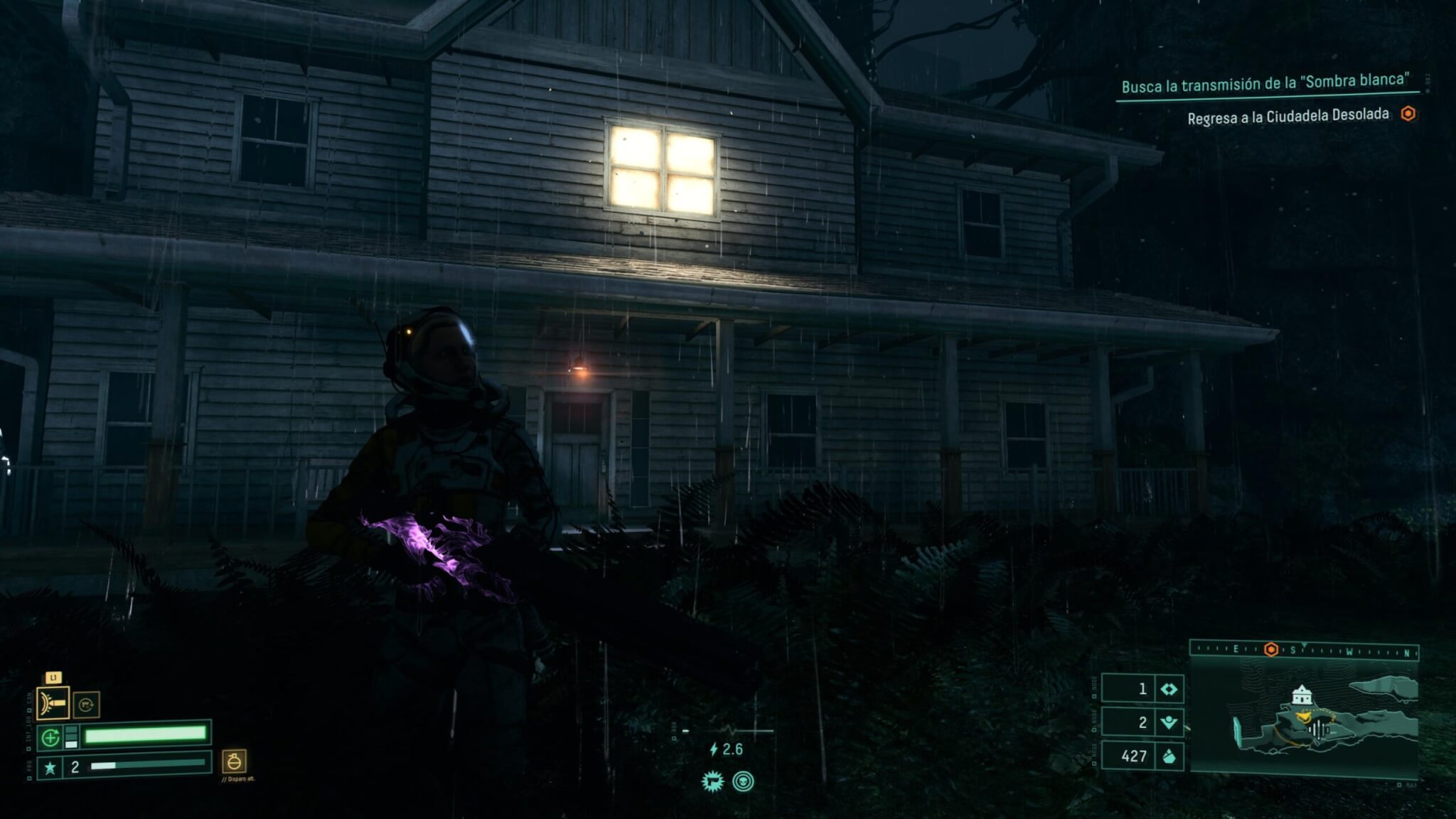Activate the grenade alt-fire icon
Viewport: 1456px width, 819px height.
234,761
